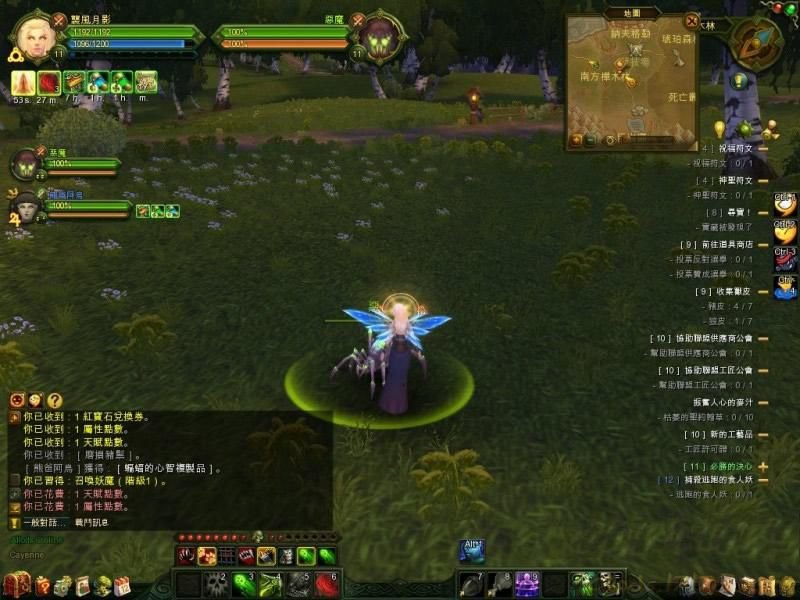Collapse the 收集獸皮 quest entry
The image size is (800, 600).
tap(763, 291)
